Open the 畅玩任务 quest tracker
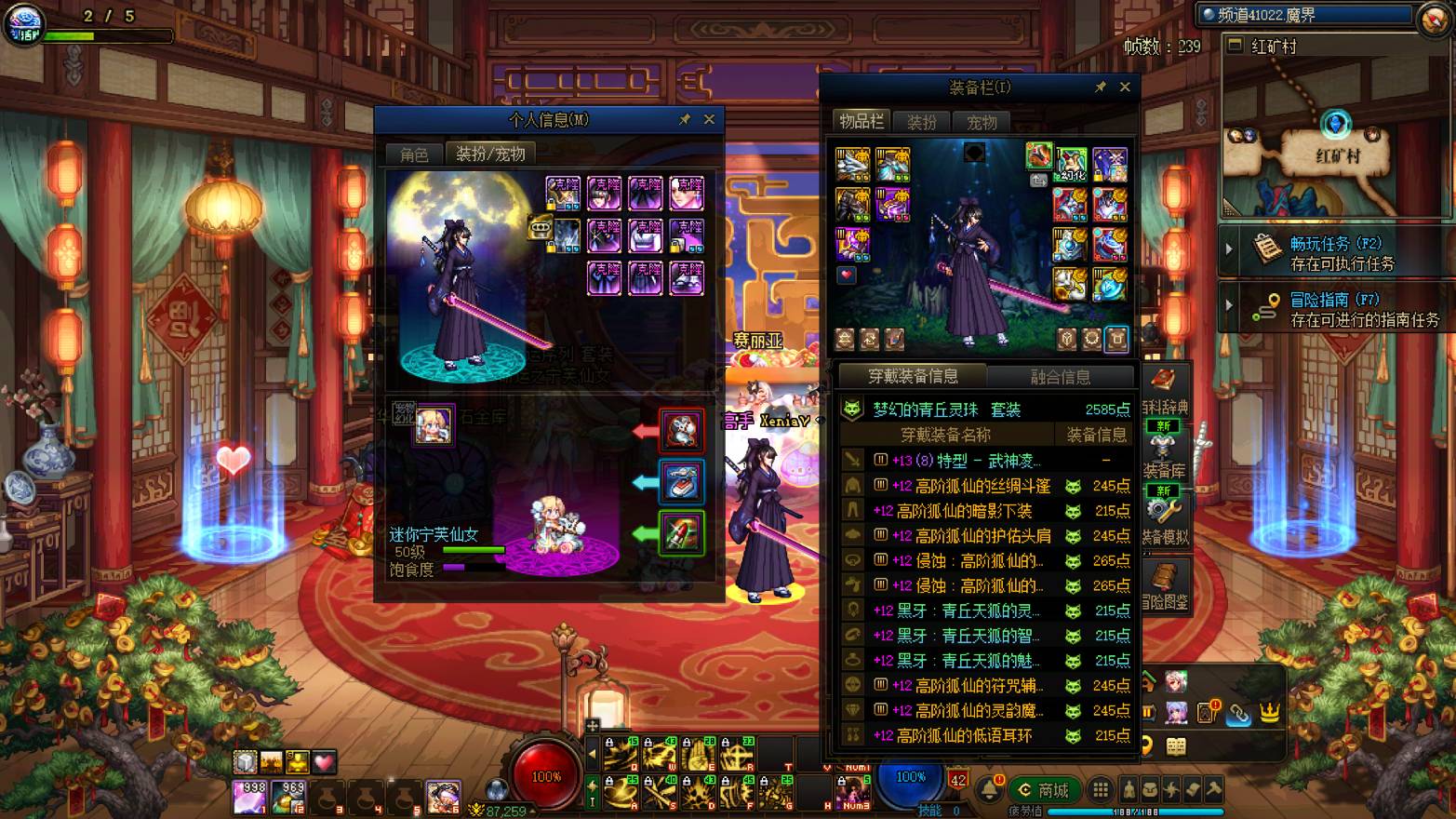The image size is (1456, 819). point(1340,252)
